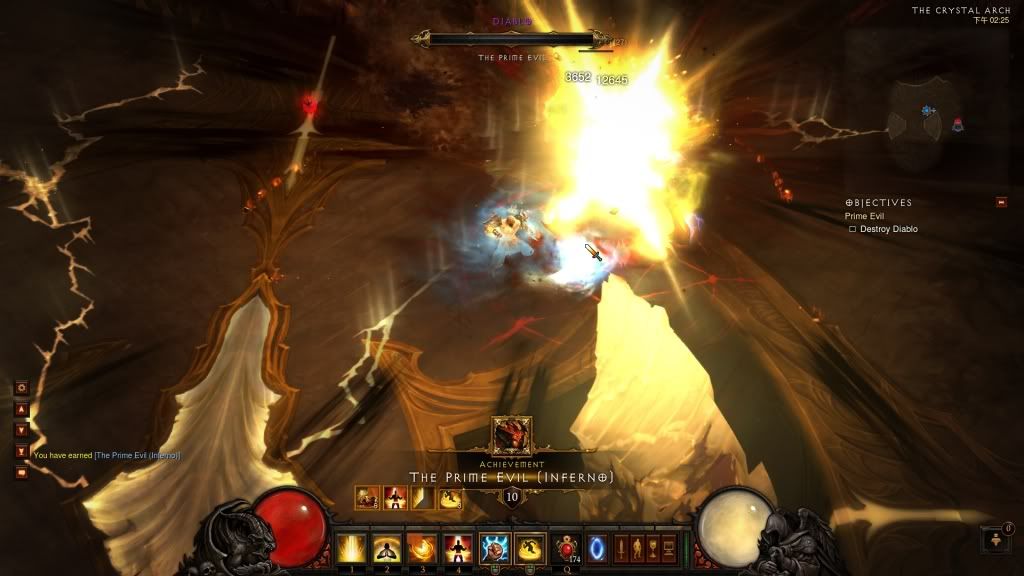The image size is (1024, 576).
Task: Select the golden dash right-mouse skill
Action: pos(531,548)
